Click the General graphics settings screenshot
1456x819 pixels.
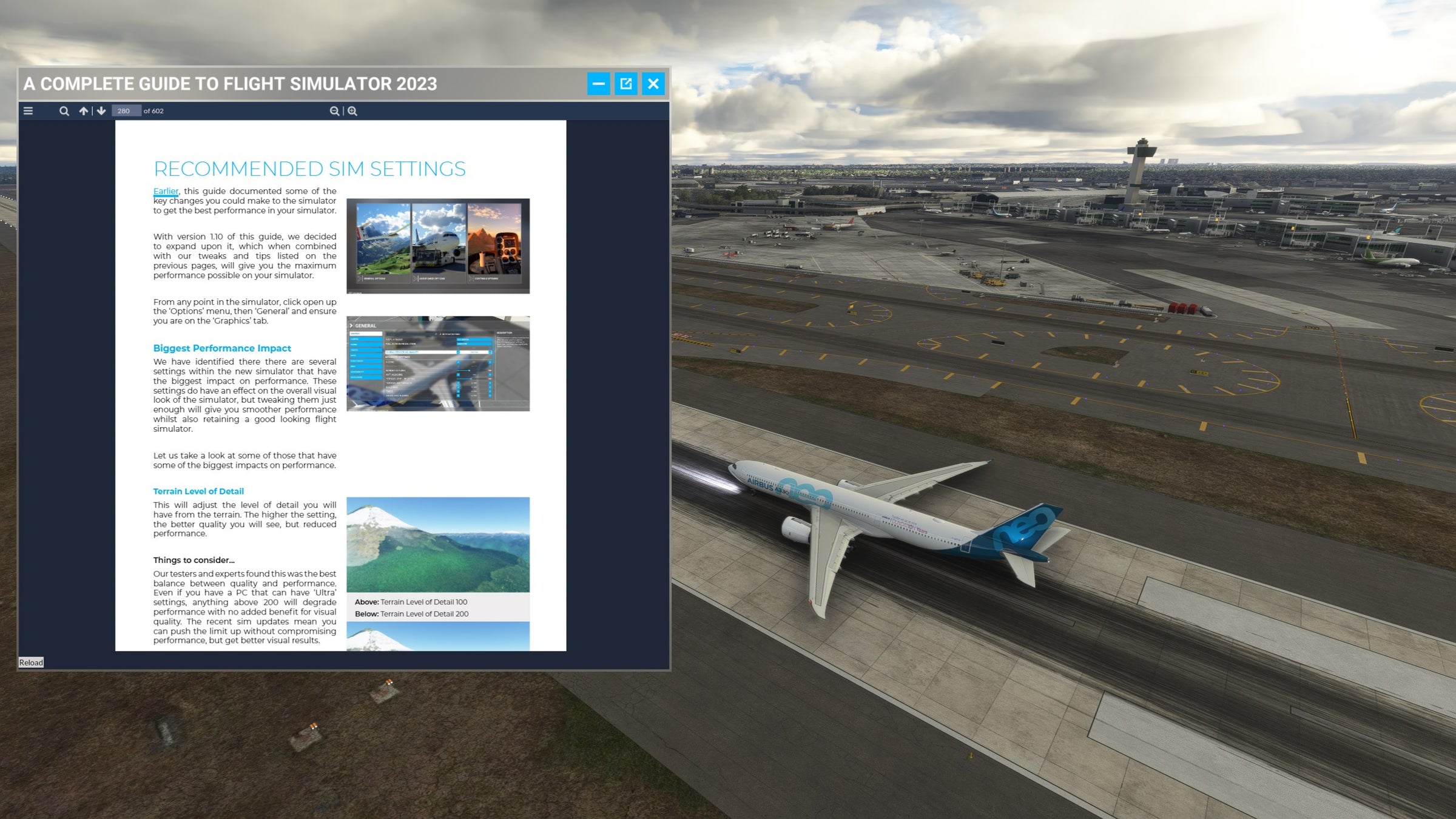click(x=439, y=364)
